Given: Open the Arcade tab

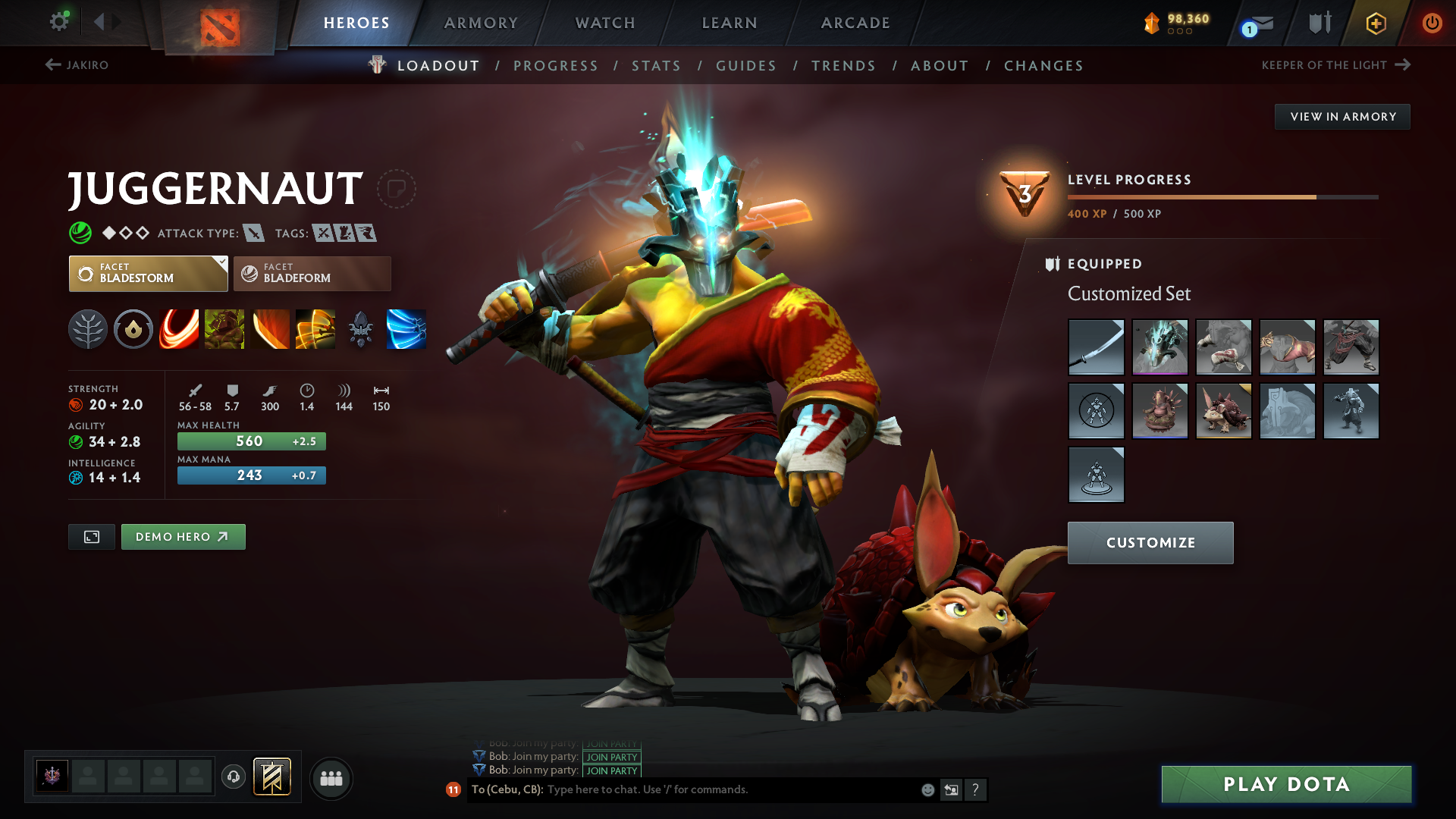Looking at the screenshot, I should 855,23.
